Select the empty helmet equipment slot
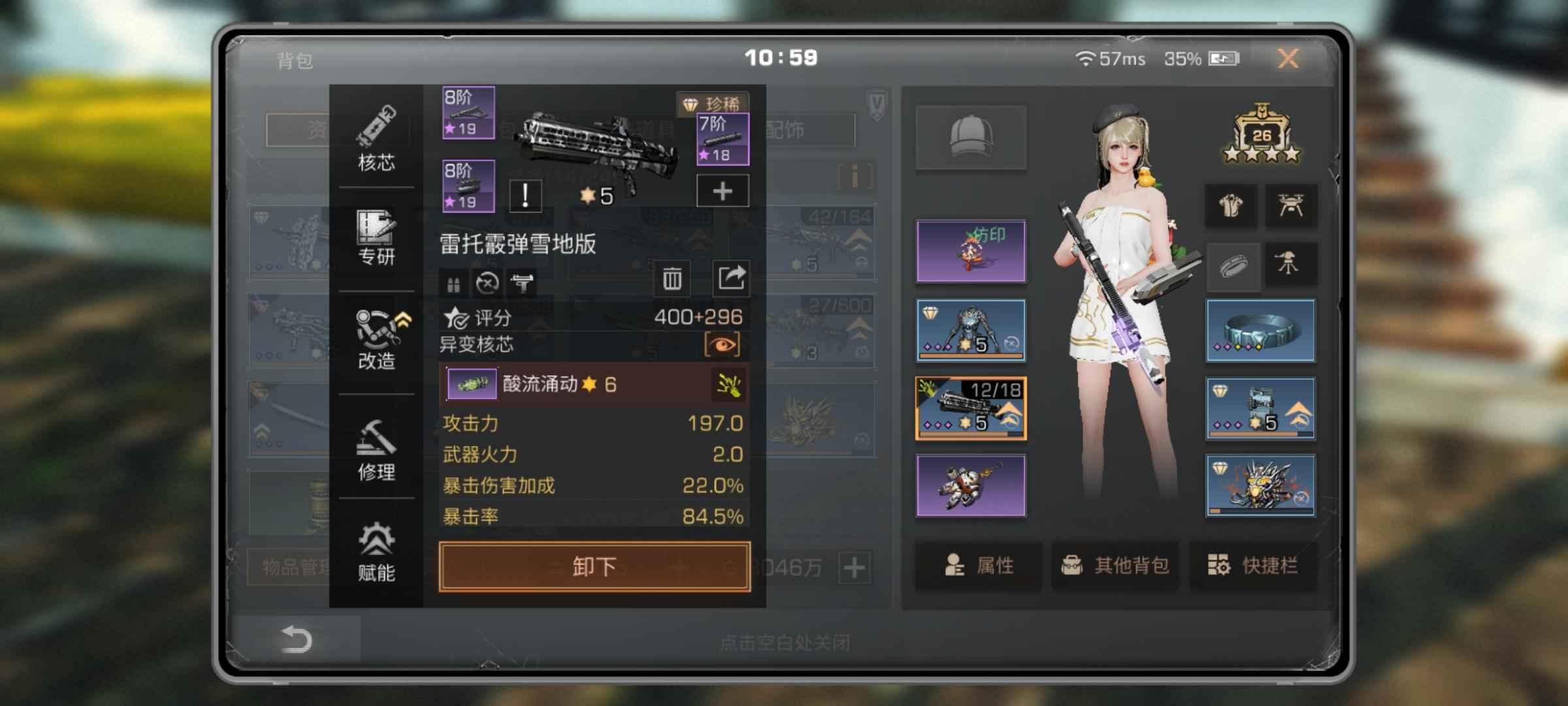This screenshot has height=706, width=1568. pos(971,137)
